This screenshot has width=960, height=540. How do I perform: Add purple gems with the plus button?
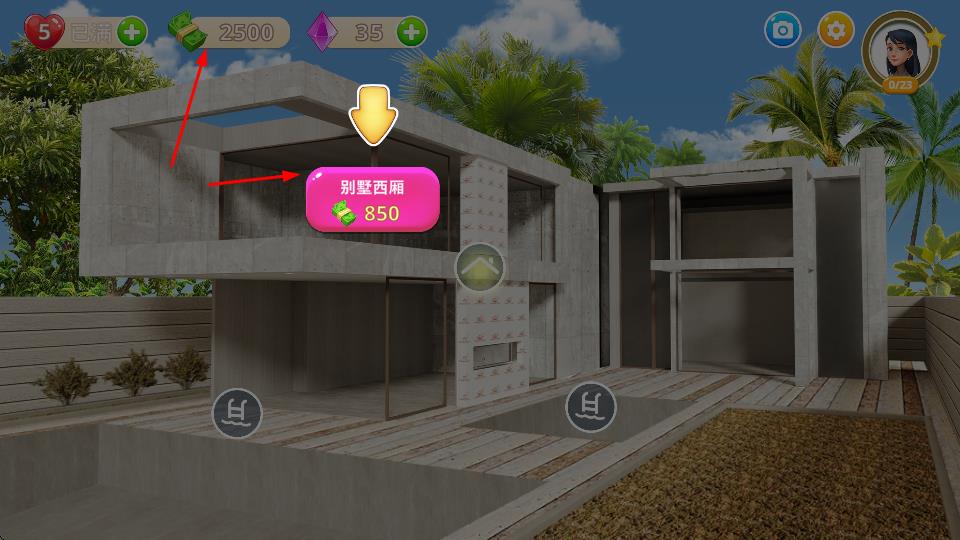[x=411, y=32]
